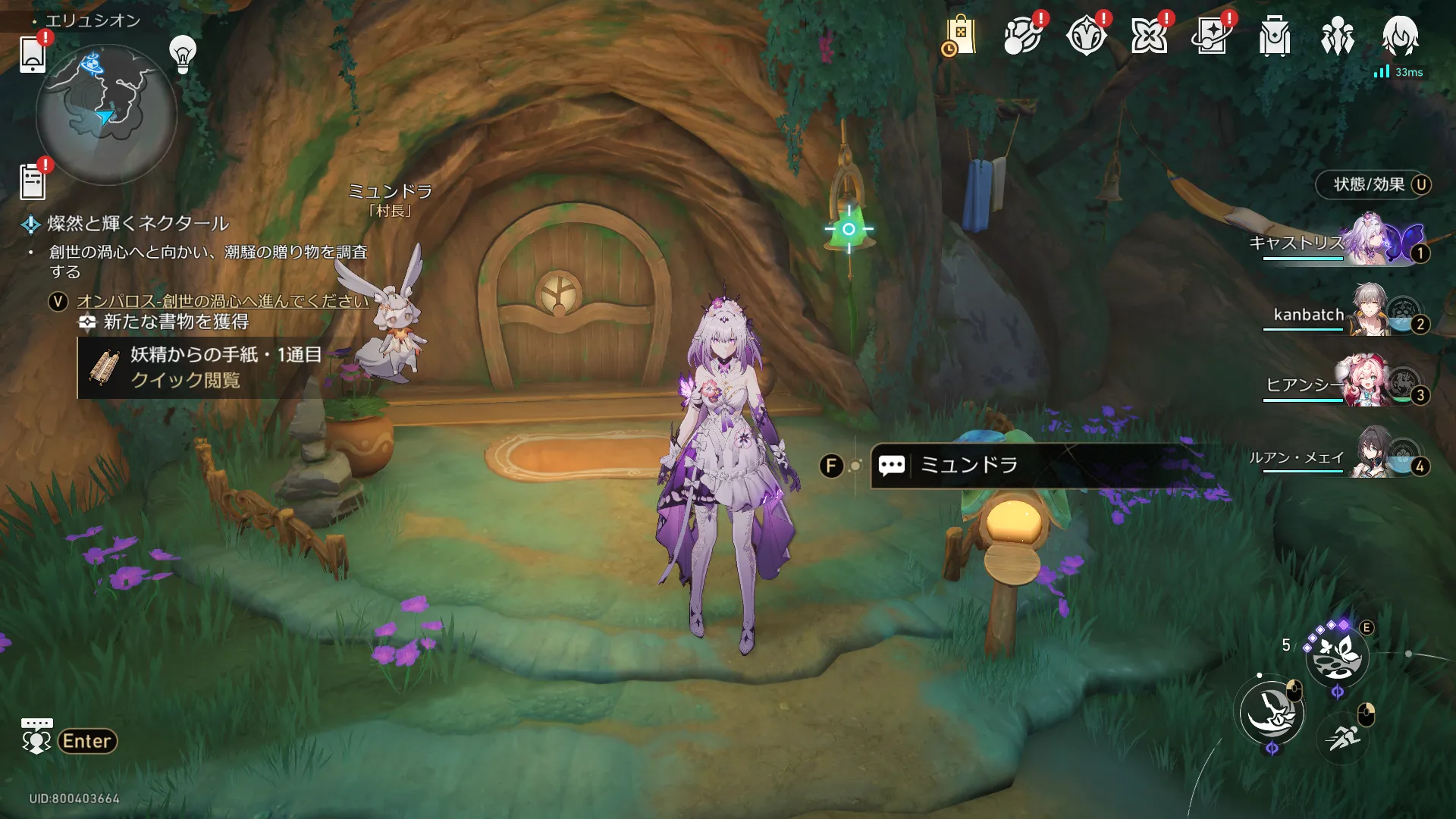Open the shield emblem event icon
Screen dimensions: 1456x819
1086,36
